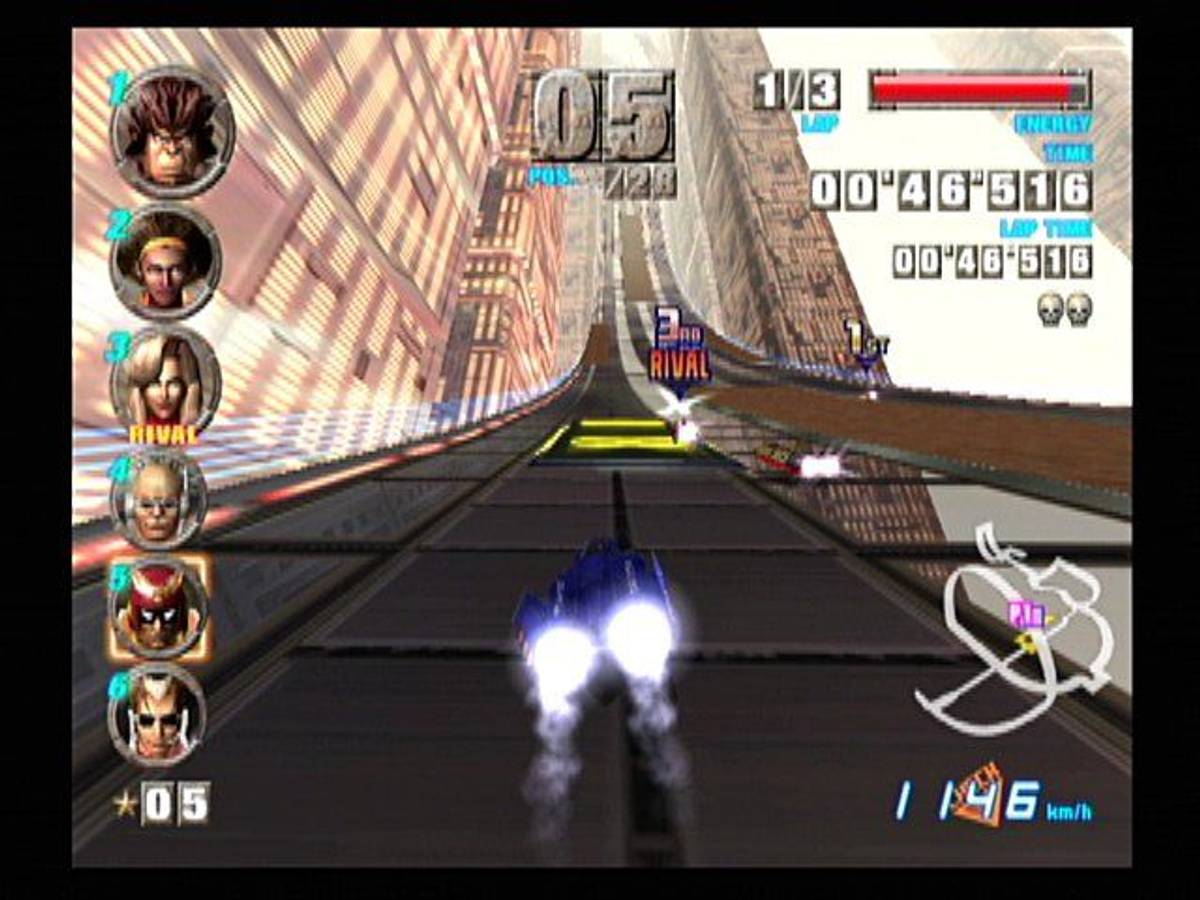The image size is (1200, 900).
Task: Click the highlighted Captain Falcon portrait
Action: [160, 607]
